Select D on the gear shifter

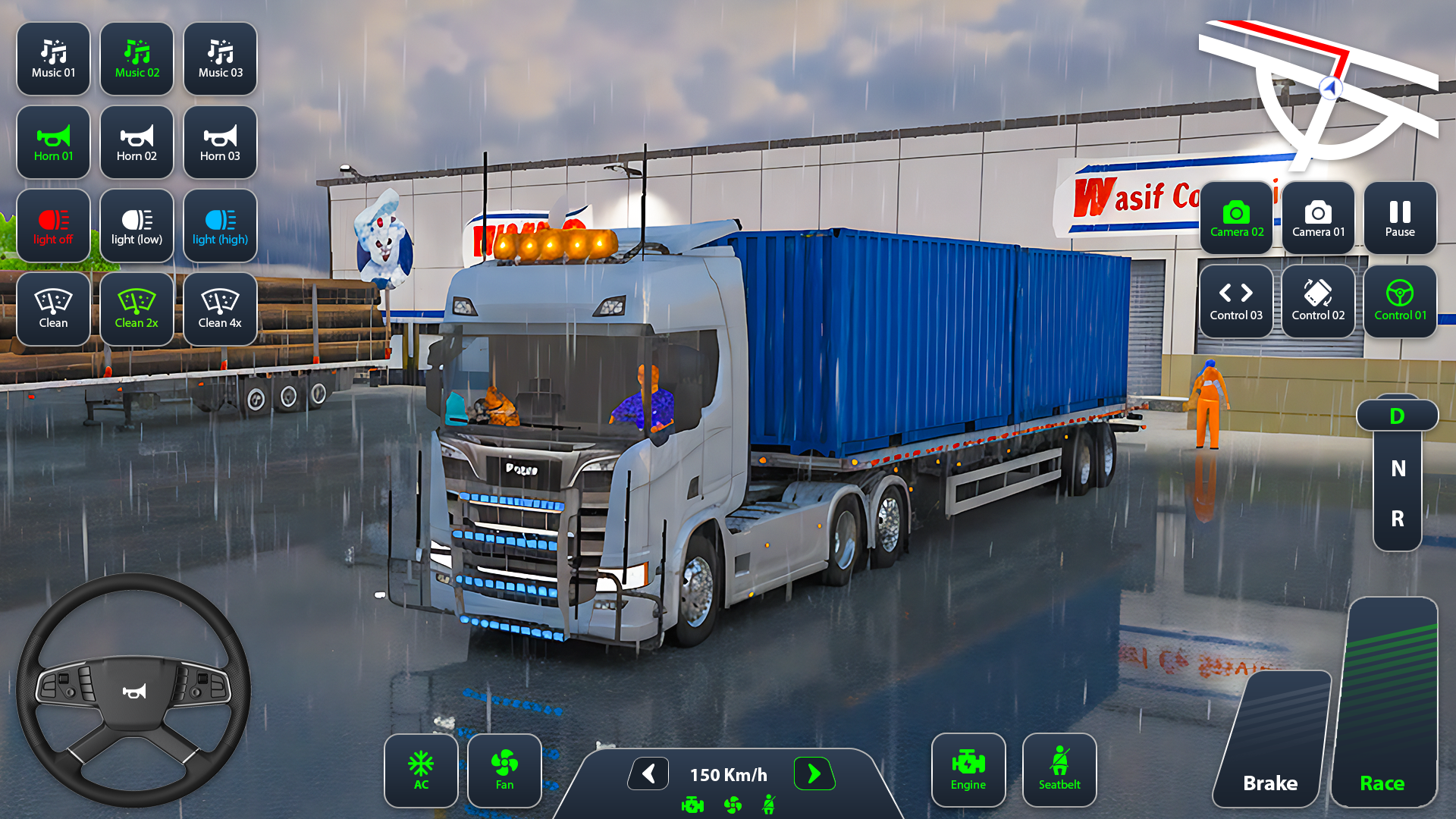point(1398,415)
